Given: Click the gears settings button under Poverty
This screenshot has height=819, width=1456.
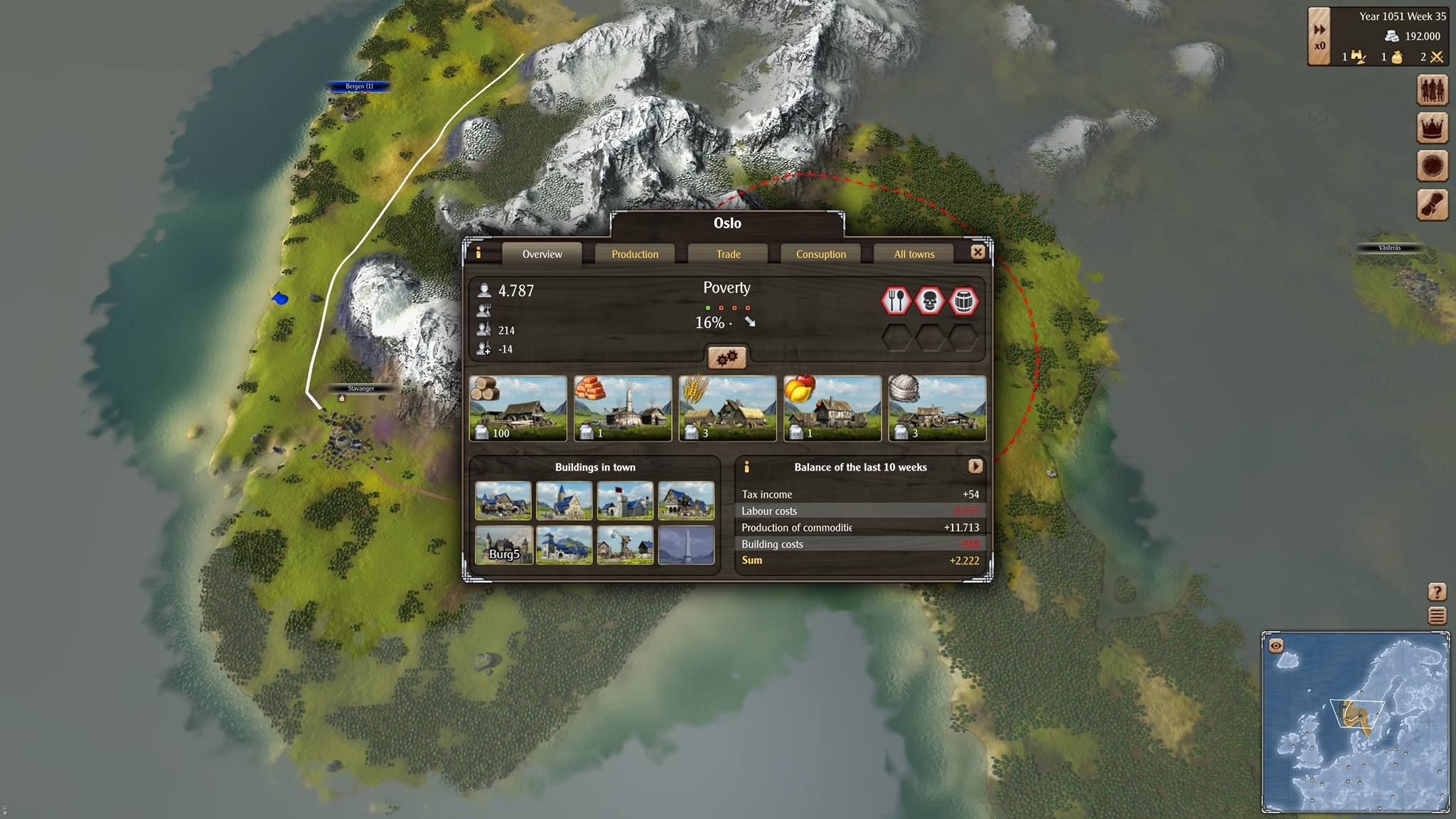Looking at the screenshot, I should (x=726, y=358).
